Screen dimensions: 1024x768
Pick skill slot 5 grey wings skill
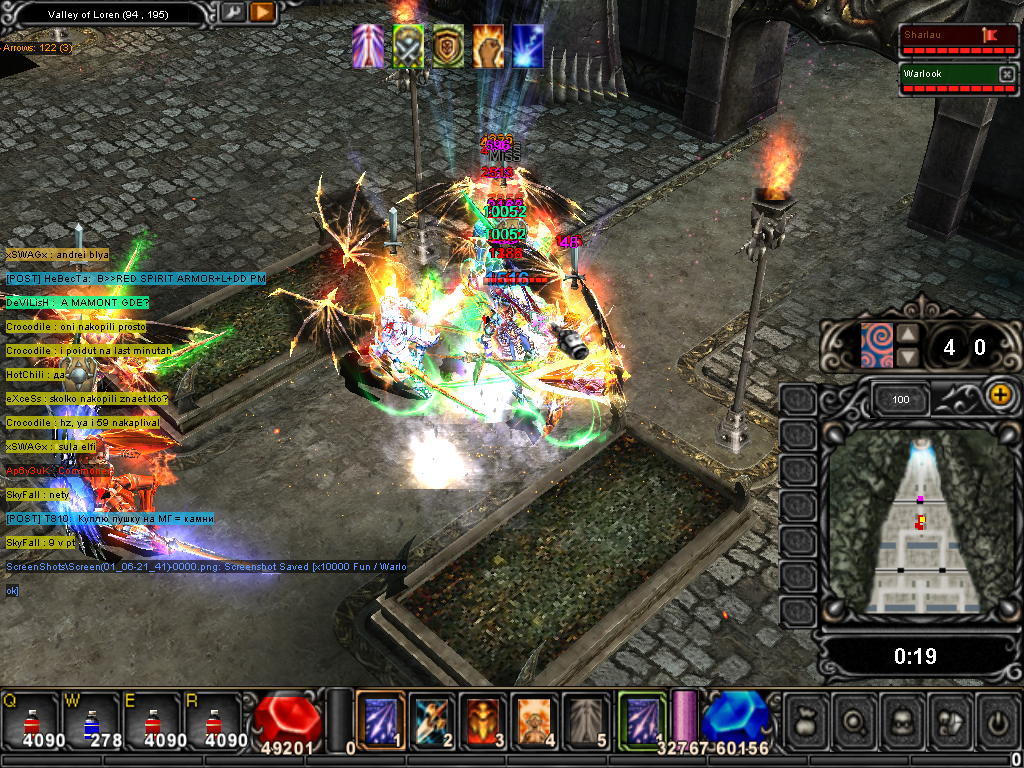[x=585, y=718]
